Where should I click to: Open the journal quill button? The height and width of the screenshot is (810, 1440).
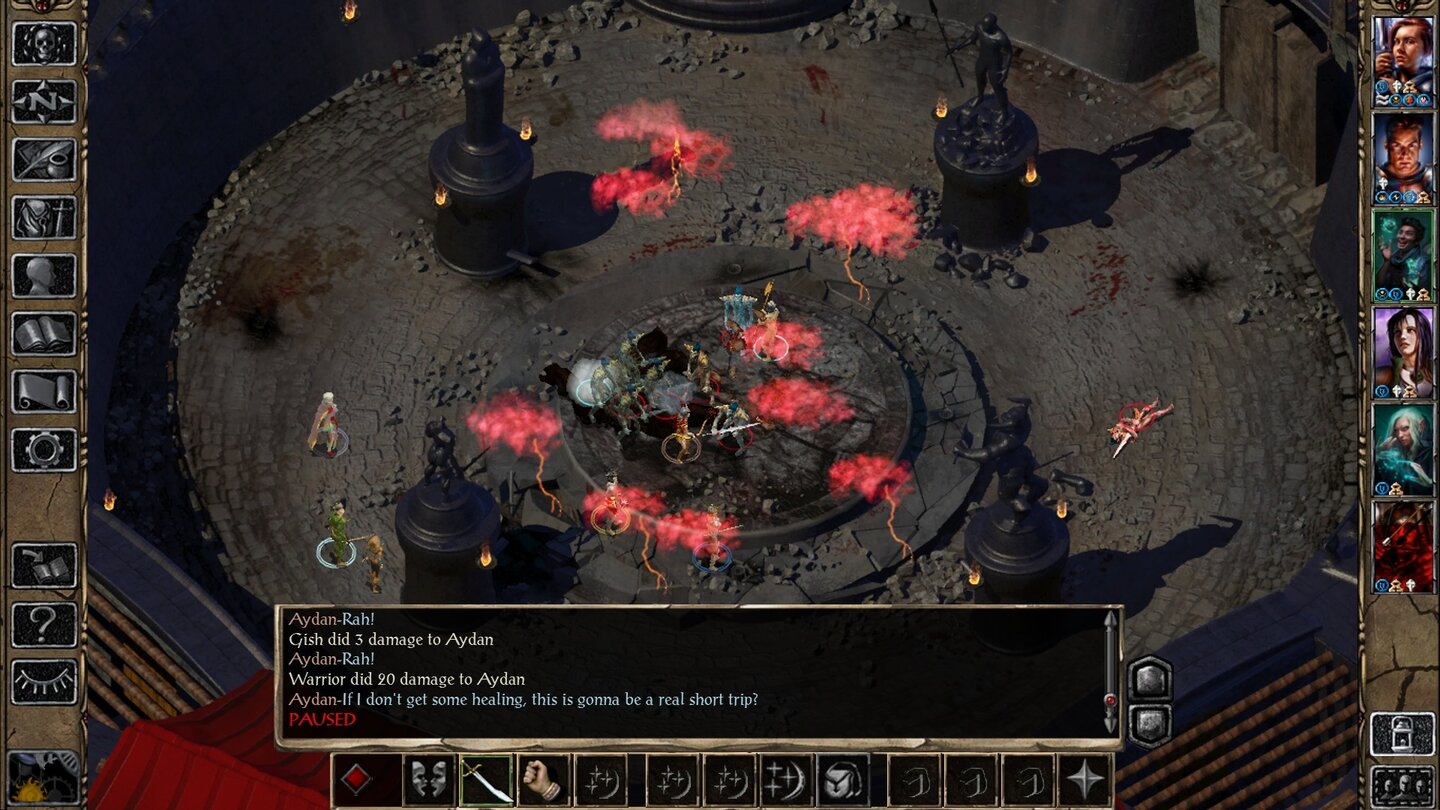click(44, 159)
